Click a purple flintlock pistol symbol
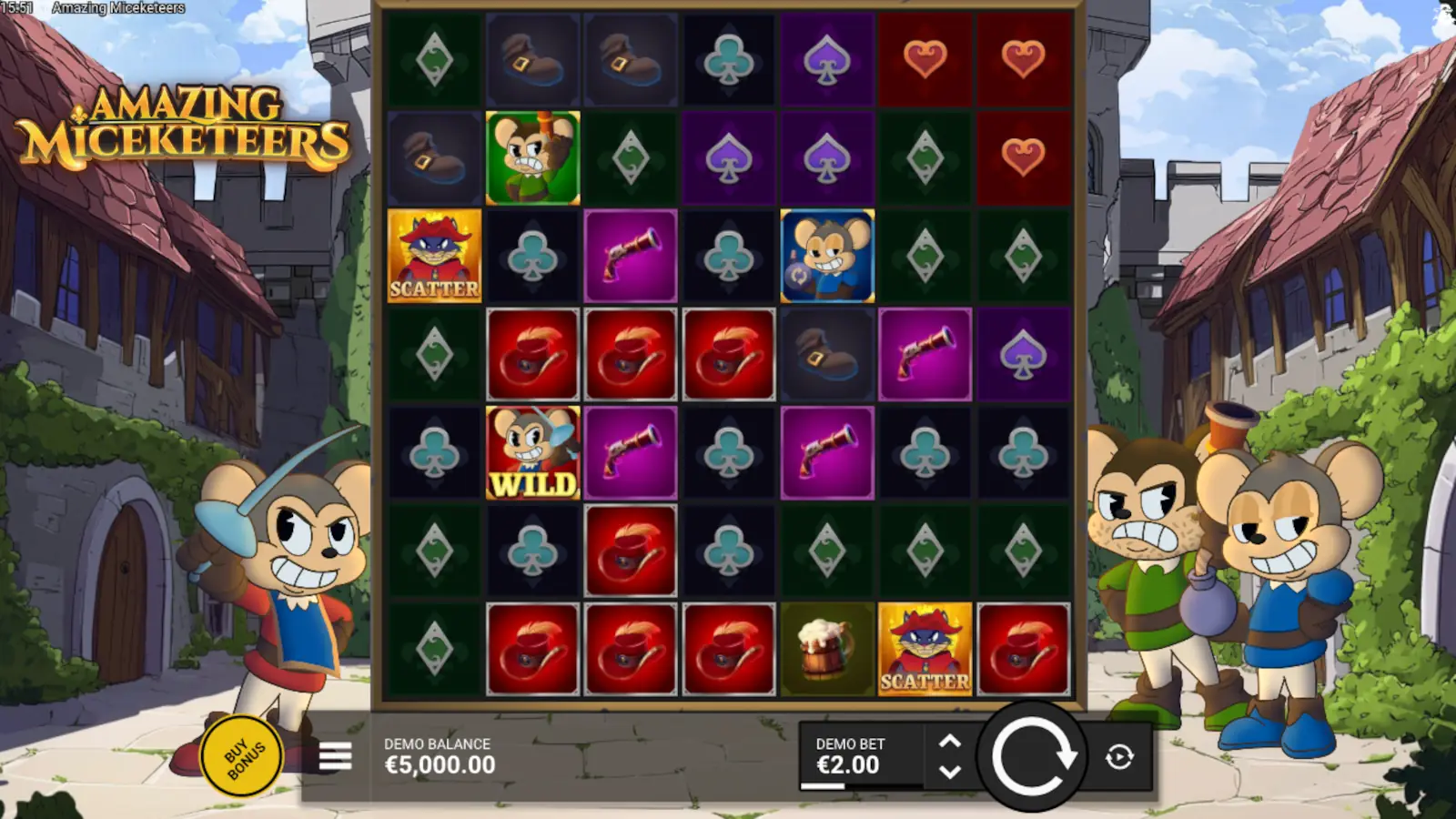 point(632,255)
